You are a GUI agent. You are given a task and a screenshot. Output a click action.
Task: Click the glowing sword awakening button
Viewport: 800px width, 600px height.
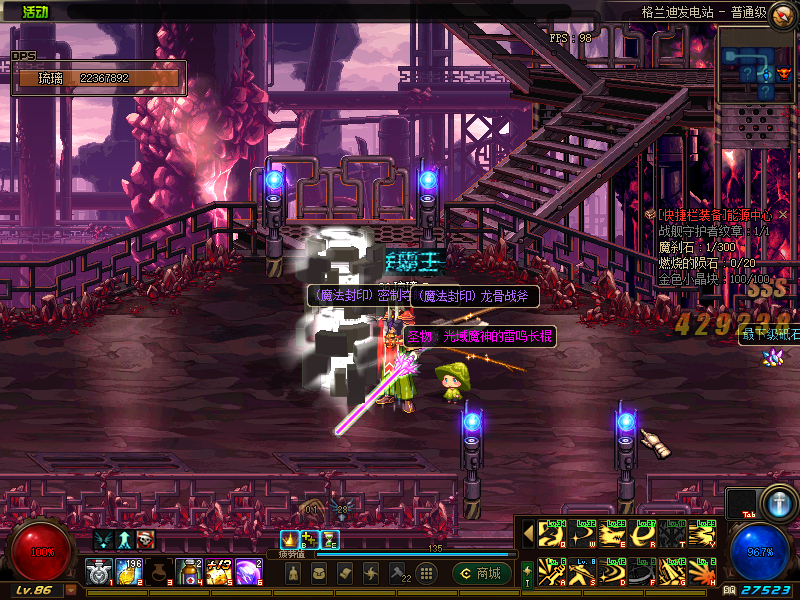point(777,502)
